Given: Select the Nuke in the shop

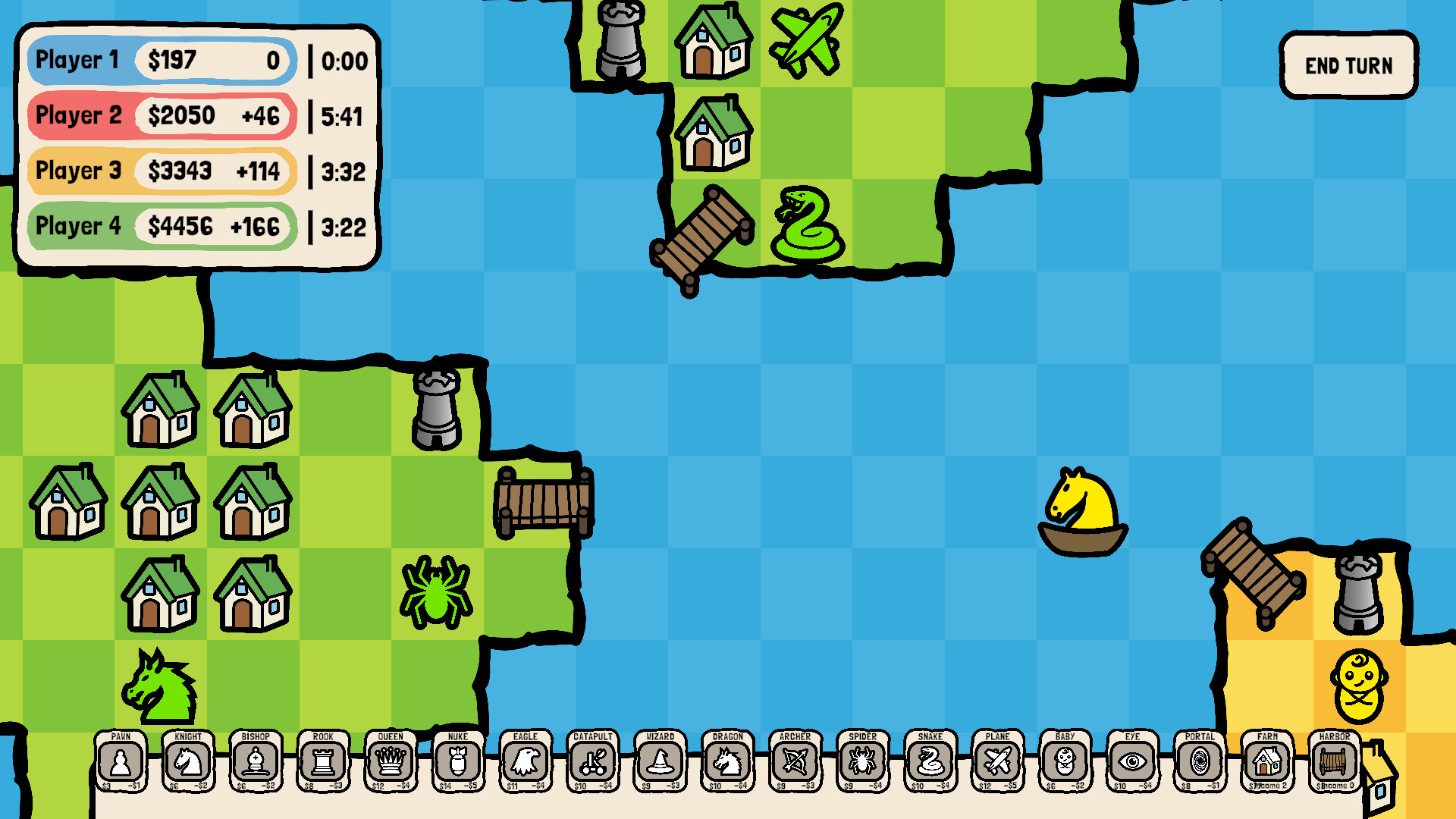Looking at the screenshot, I should (x=458, y=764).
